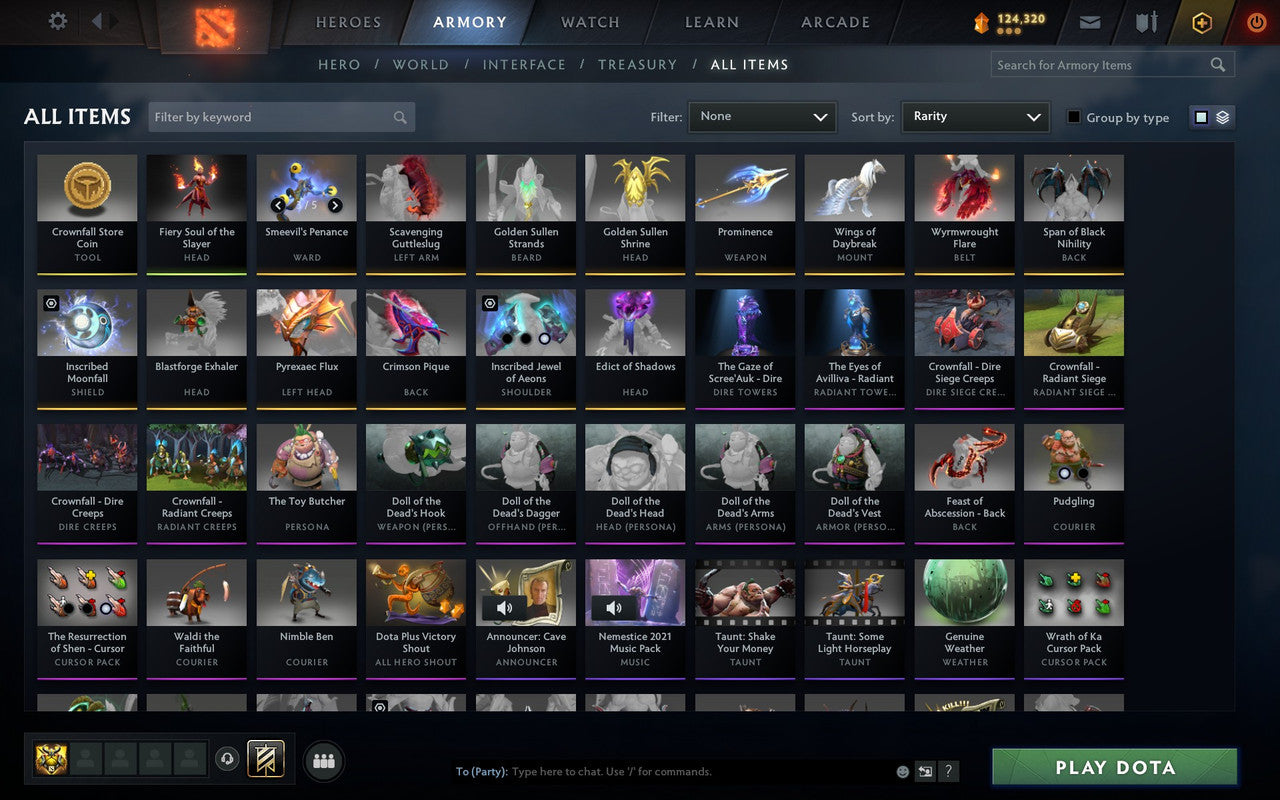Switch to stacked view with the layers toggle
This screenshot has height=800, width=1280.
[x=1221, y=117]
